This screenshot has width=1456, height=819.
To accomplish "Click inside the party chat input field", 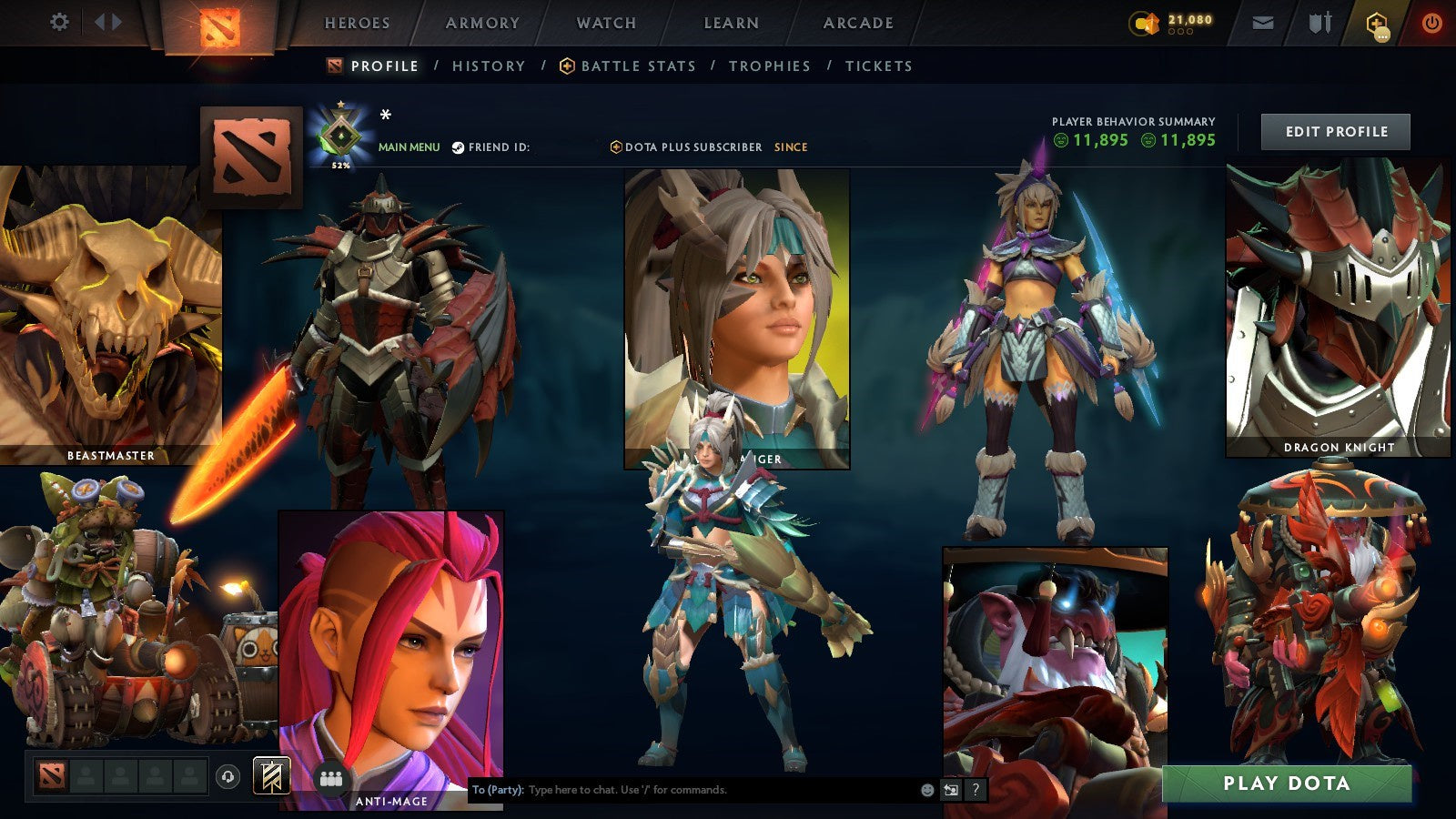I will (682, 790).
